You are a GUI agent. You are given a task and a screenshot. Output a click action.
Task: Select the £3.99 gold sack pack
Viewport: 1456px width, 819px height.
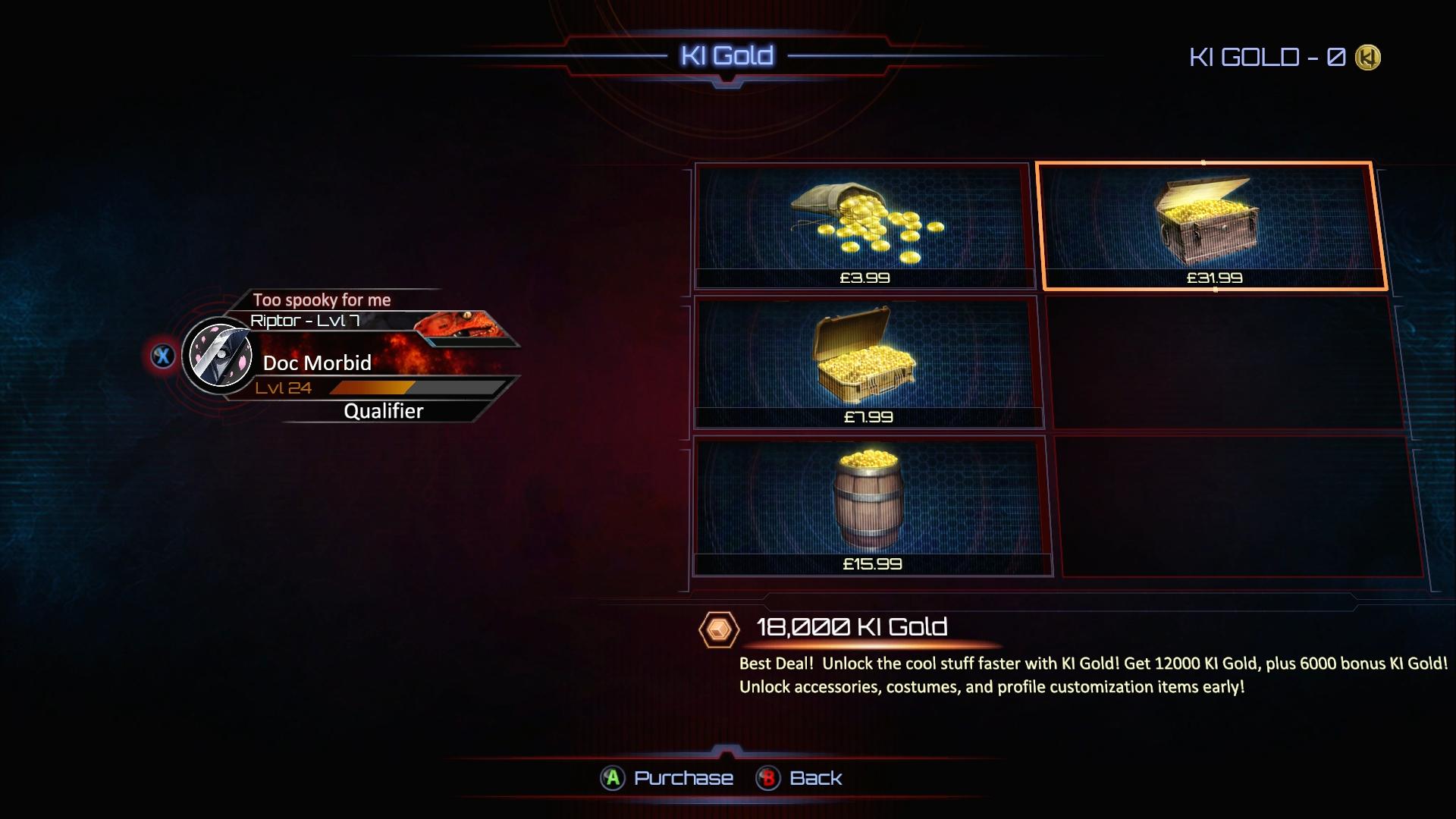tap(864, 226)
